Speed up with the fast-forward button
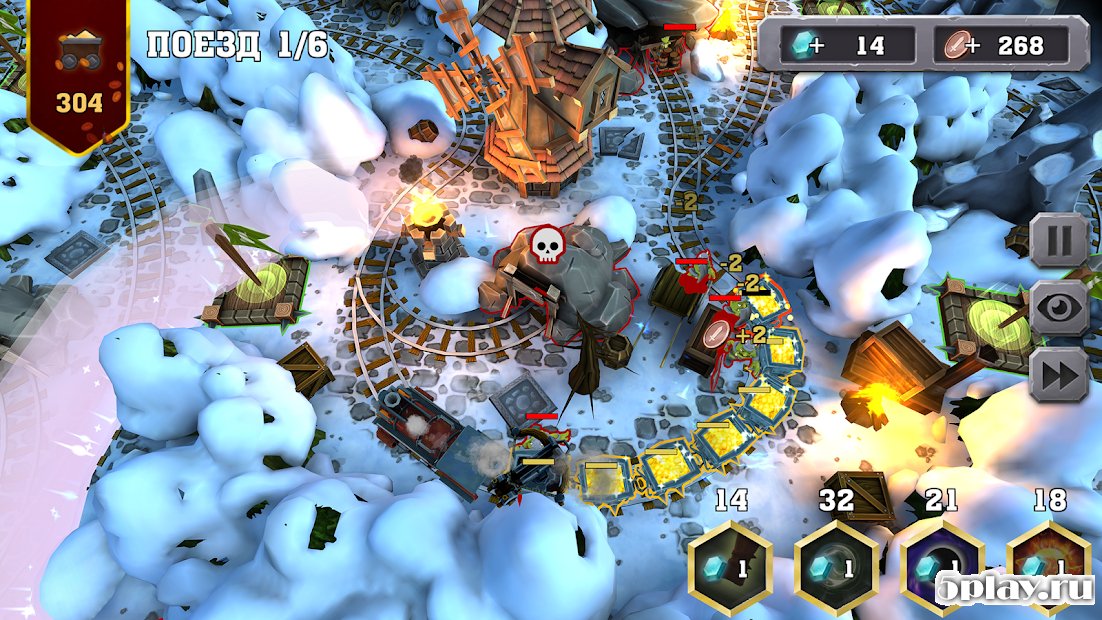The height and width of the screenshot is (620, 1102). click(x=1059, y=376)
